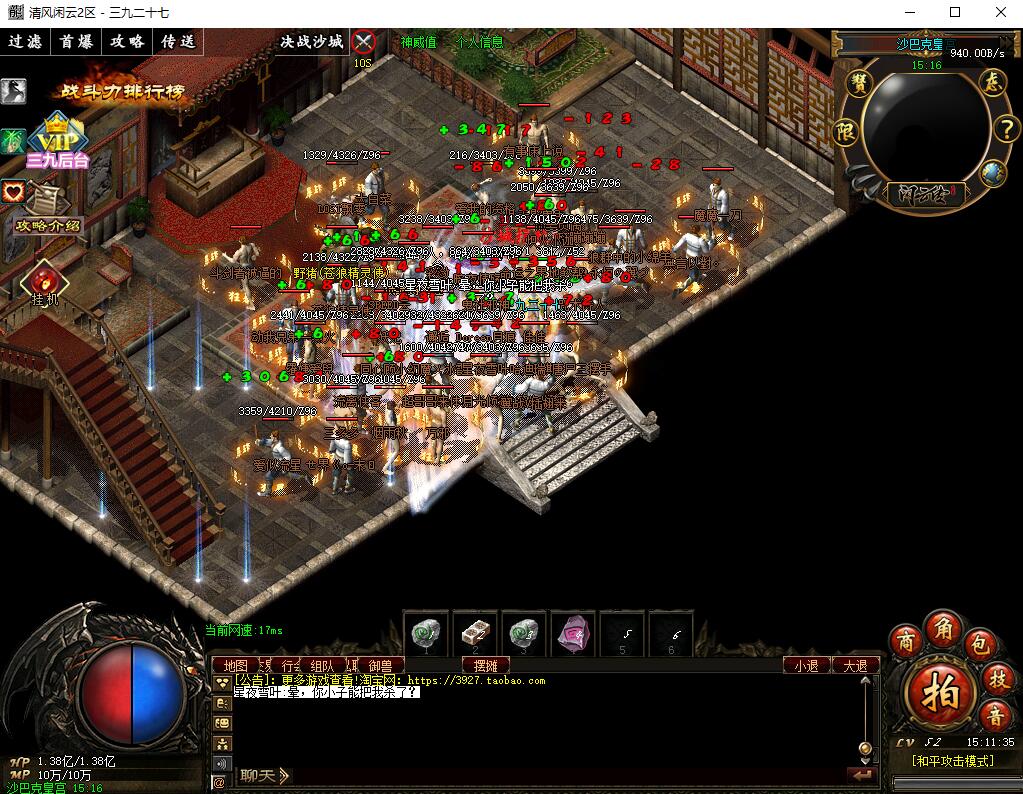Close the game window
The width and height of the screenshot is (1023, 794).
point(999,13)
